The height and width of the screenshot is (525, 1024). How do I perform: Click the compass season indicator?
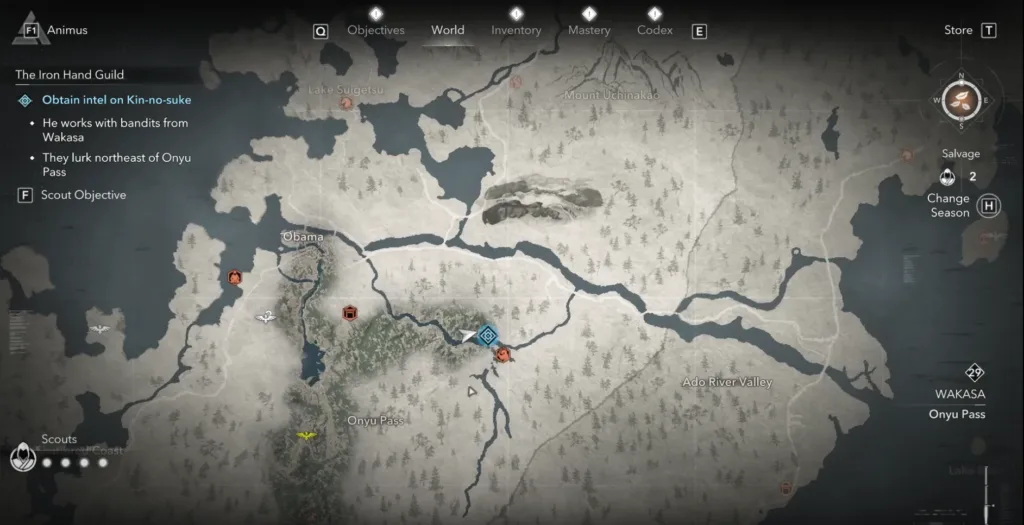[961, 99]
